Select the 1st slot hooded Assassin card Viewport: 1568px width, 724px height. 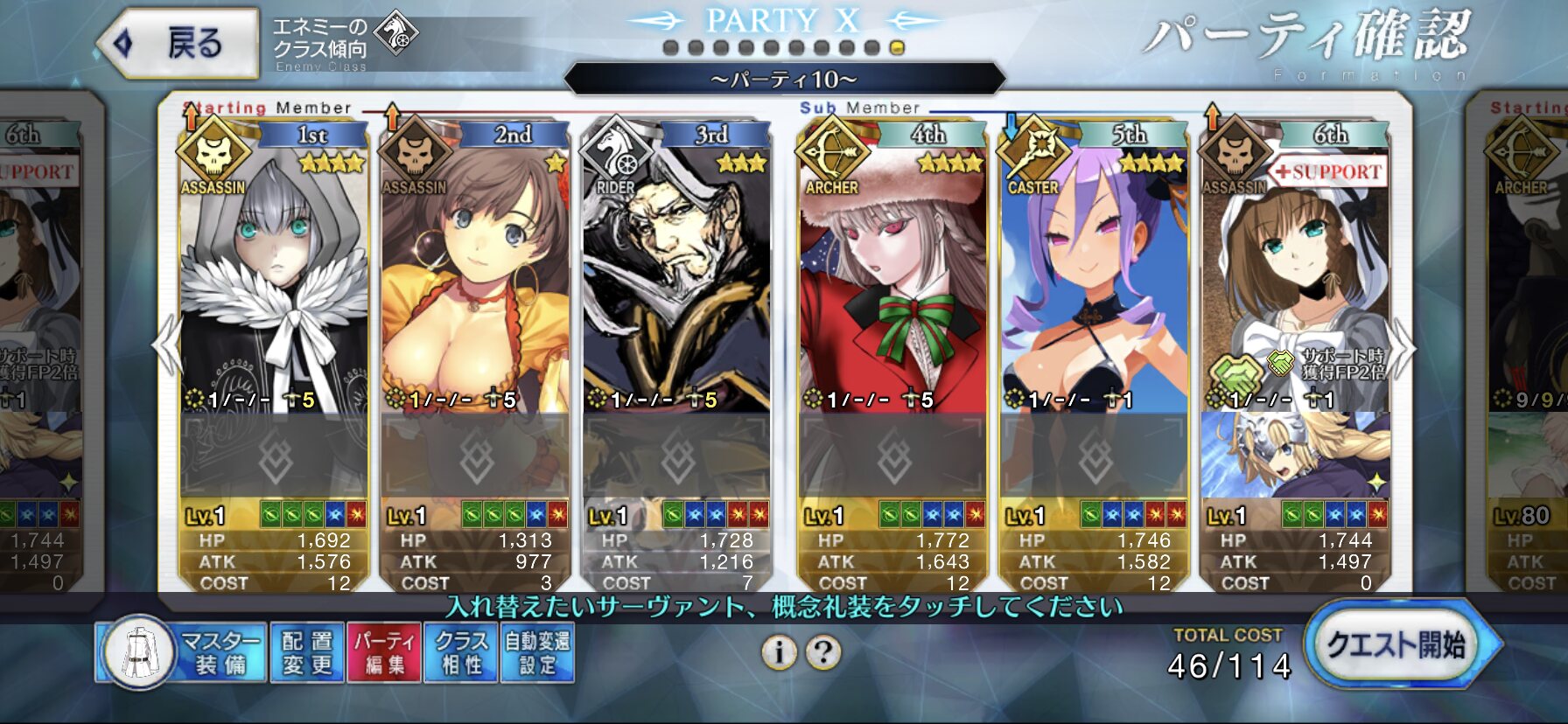(273, 280)
